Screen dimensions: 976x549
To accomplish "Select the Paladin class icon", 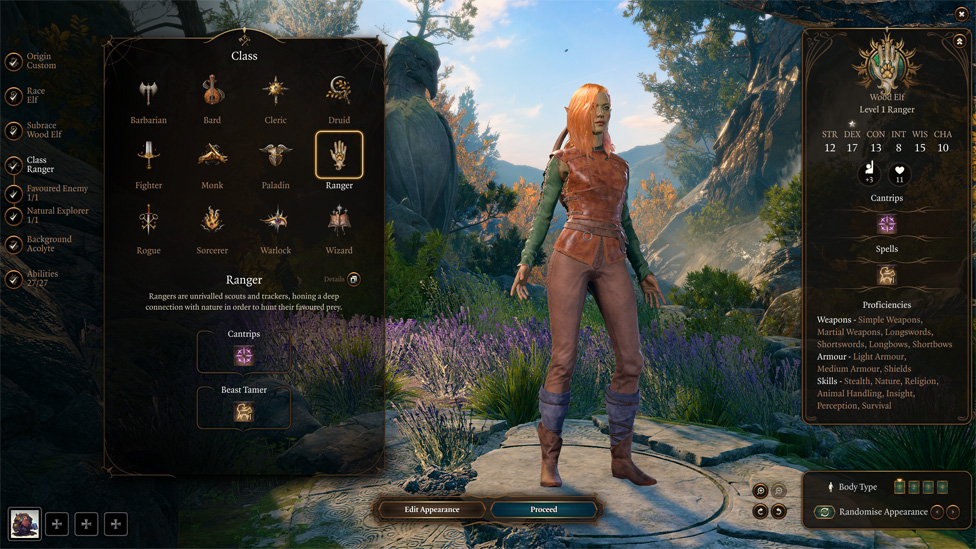I will tap(275, 156).
